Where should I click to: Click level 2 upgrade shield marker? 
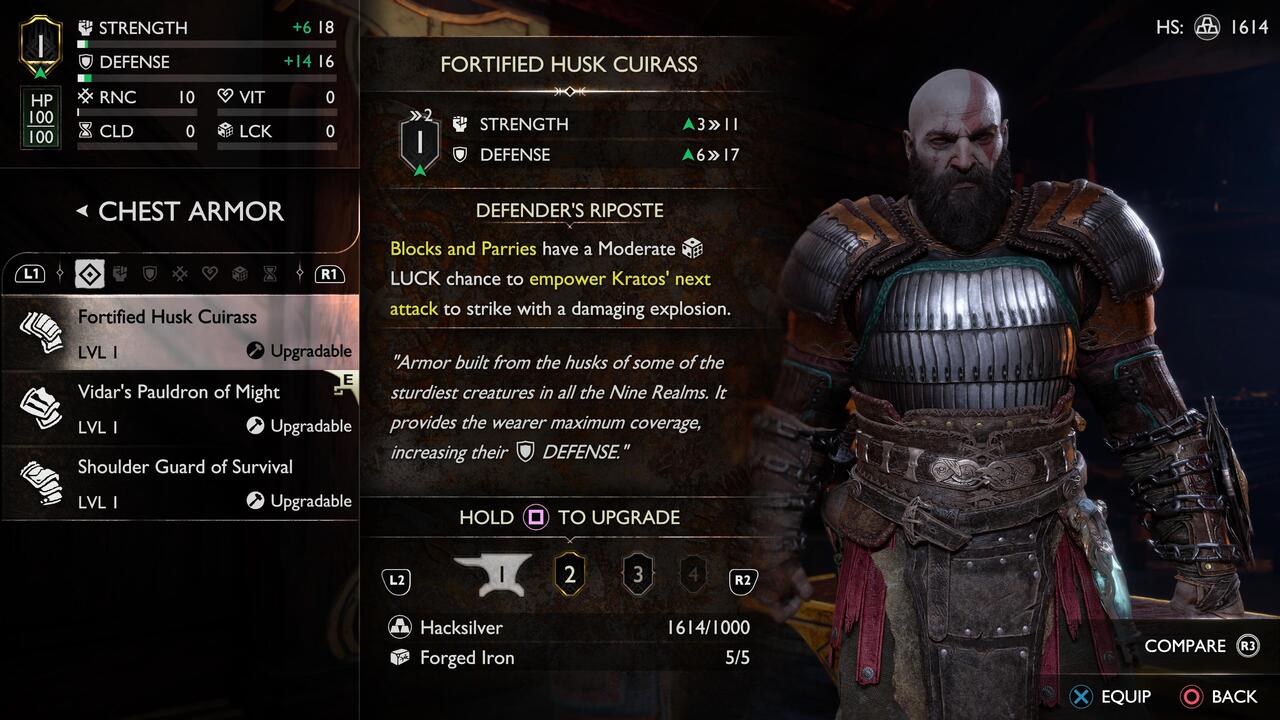(570, 573)
